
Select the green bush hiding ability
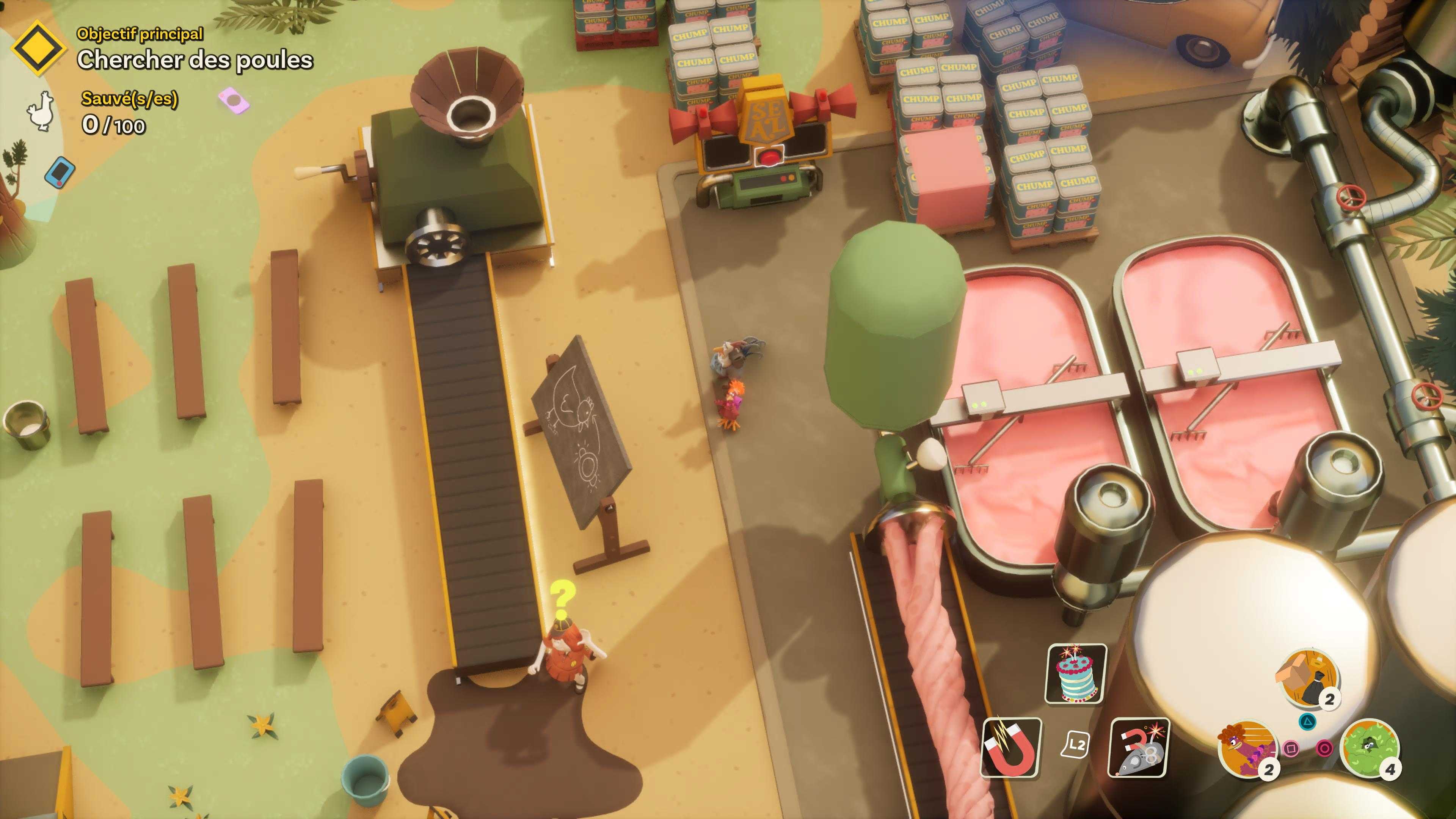pos(1370,748)
